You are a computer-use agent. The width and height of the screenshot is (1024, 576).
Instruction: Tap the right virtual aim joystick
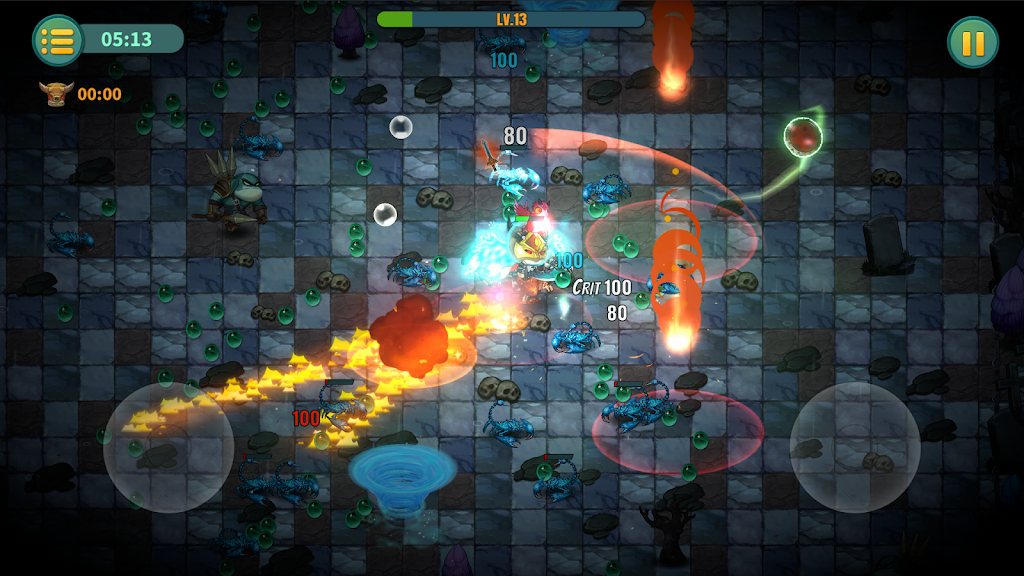(x=855, y=447)
